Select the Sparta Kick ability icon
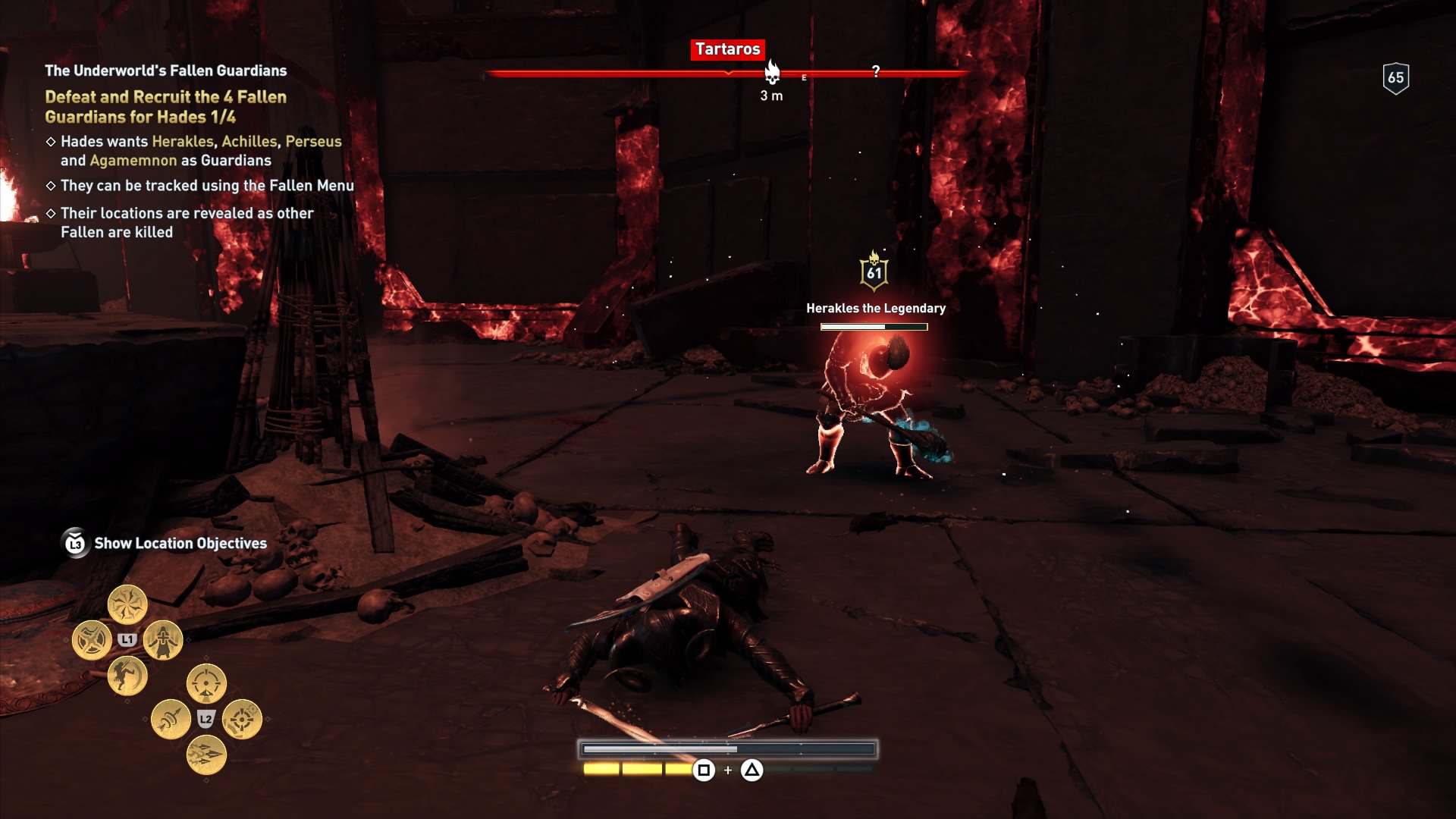 pyautogui.click(x=128, y=676)
